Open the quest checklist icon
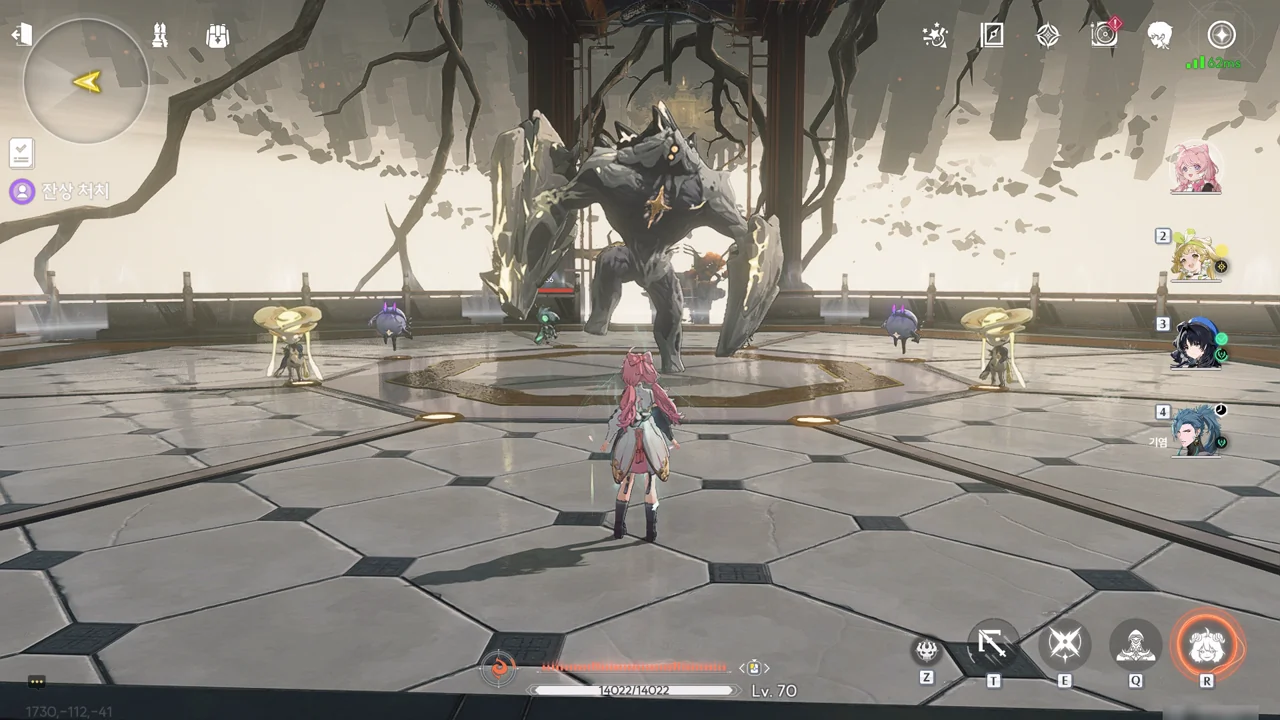The image size is (1280, 720). click(21, 153)
